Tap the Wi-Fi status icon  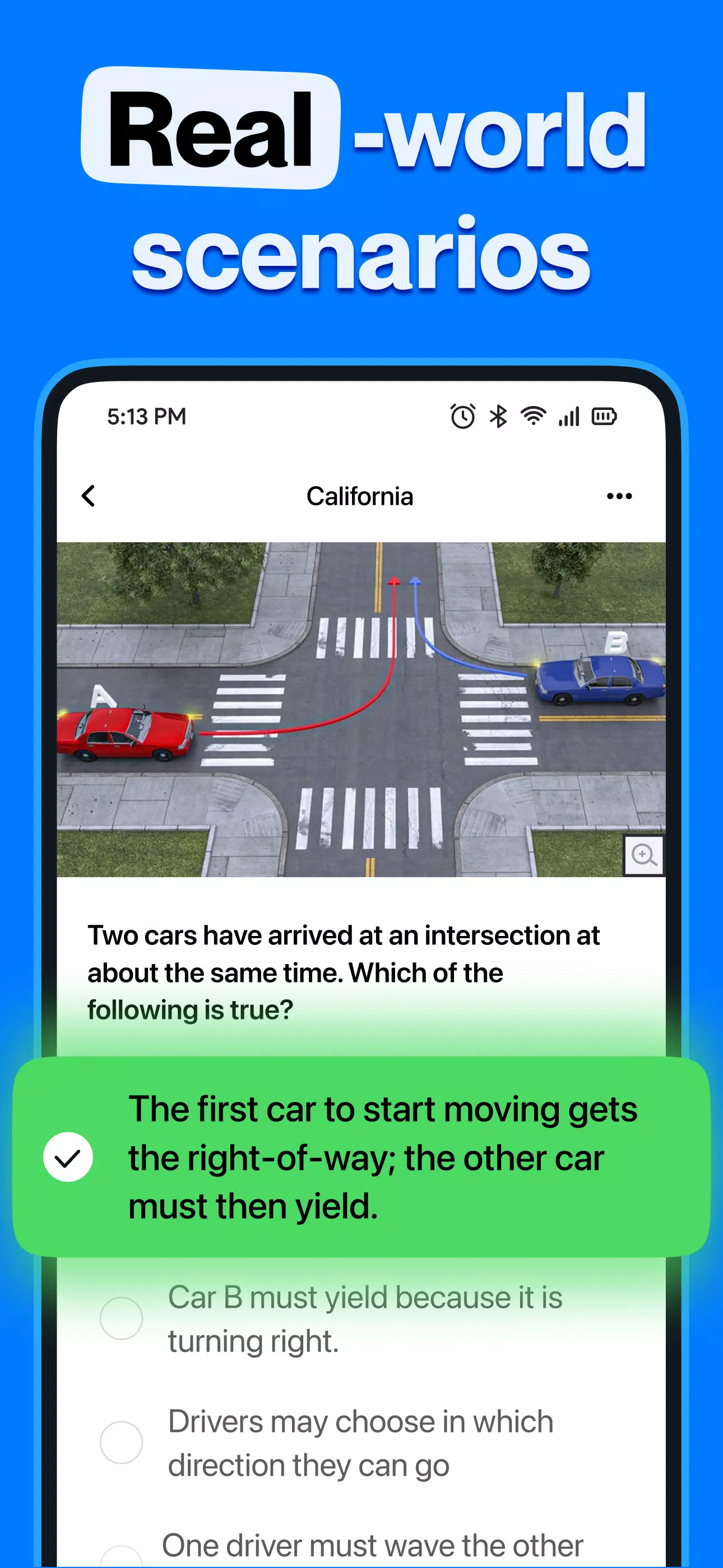[x=532, y=416]
